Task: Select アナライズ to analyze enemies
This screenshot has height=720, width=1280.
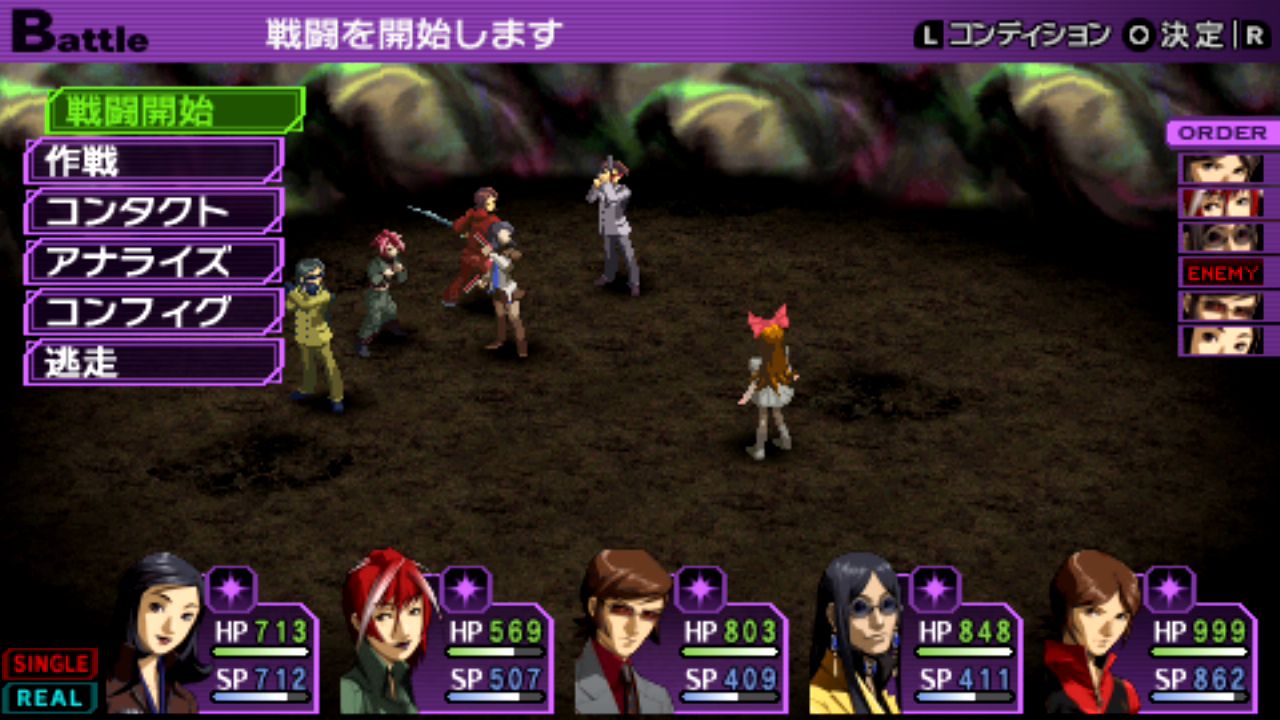Action: point(154,262)
